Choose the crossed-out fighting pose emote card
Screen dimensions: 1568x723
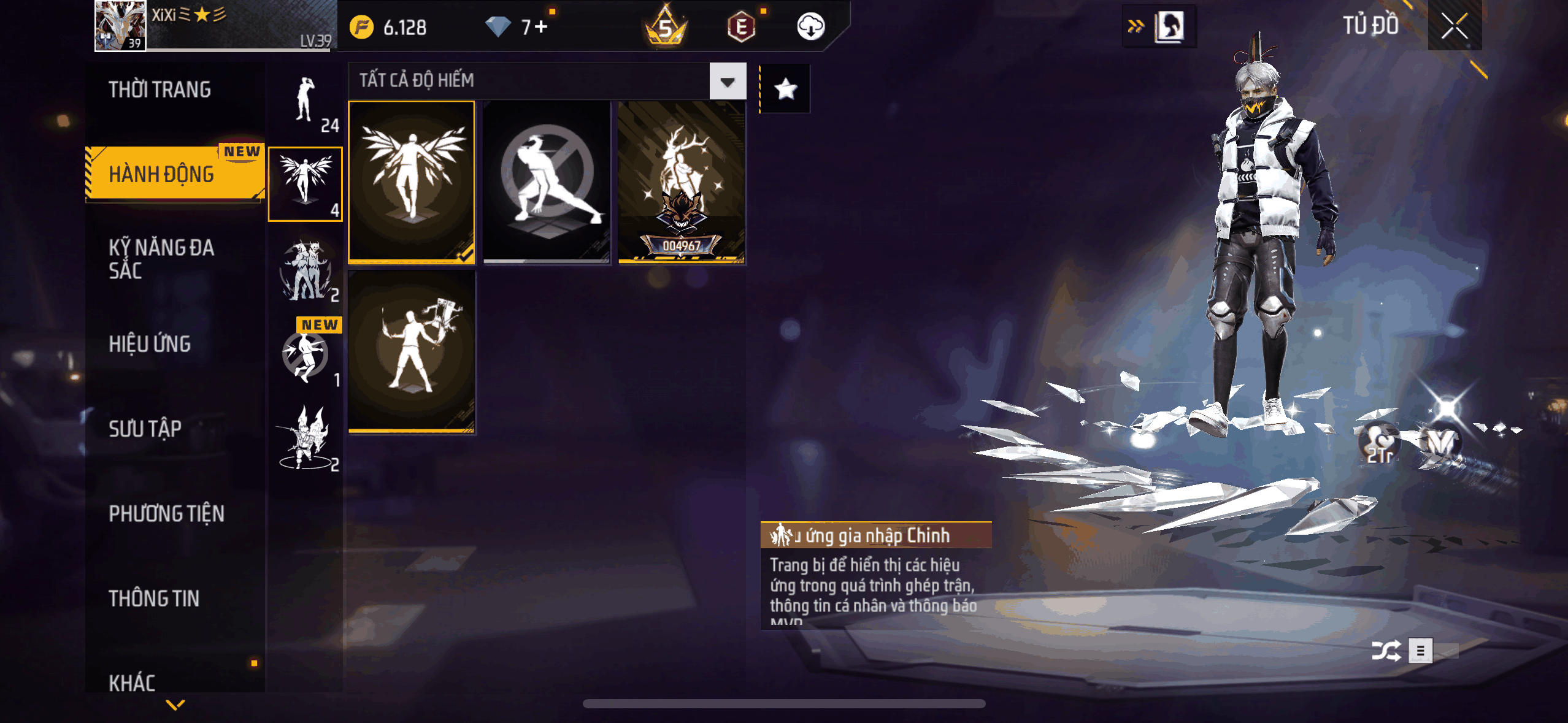tap(547, 182)
